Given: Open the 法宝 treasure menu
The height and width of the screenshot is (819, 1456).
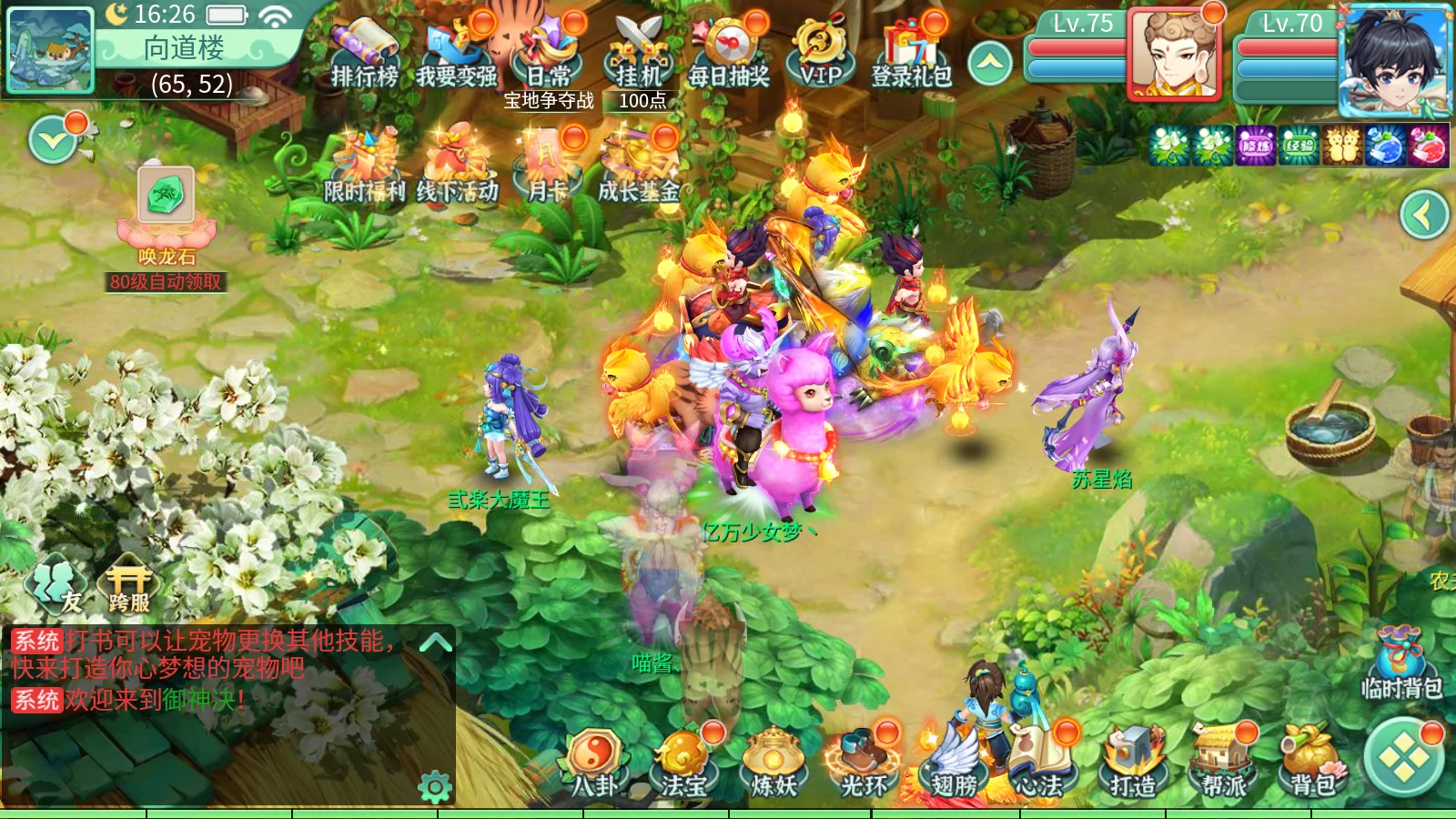Looking at the screenshot, I should (683, 764).
